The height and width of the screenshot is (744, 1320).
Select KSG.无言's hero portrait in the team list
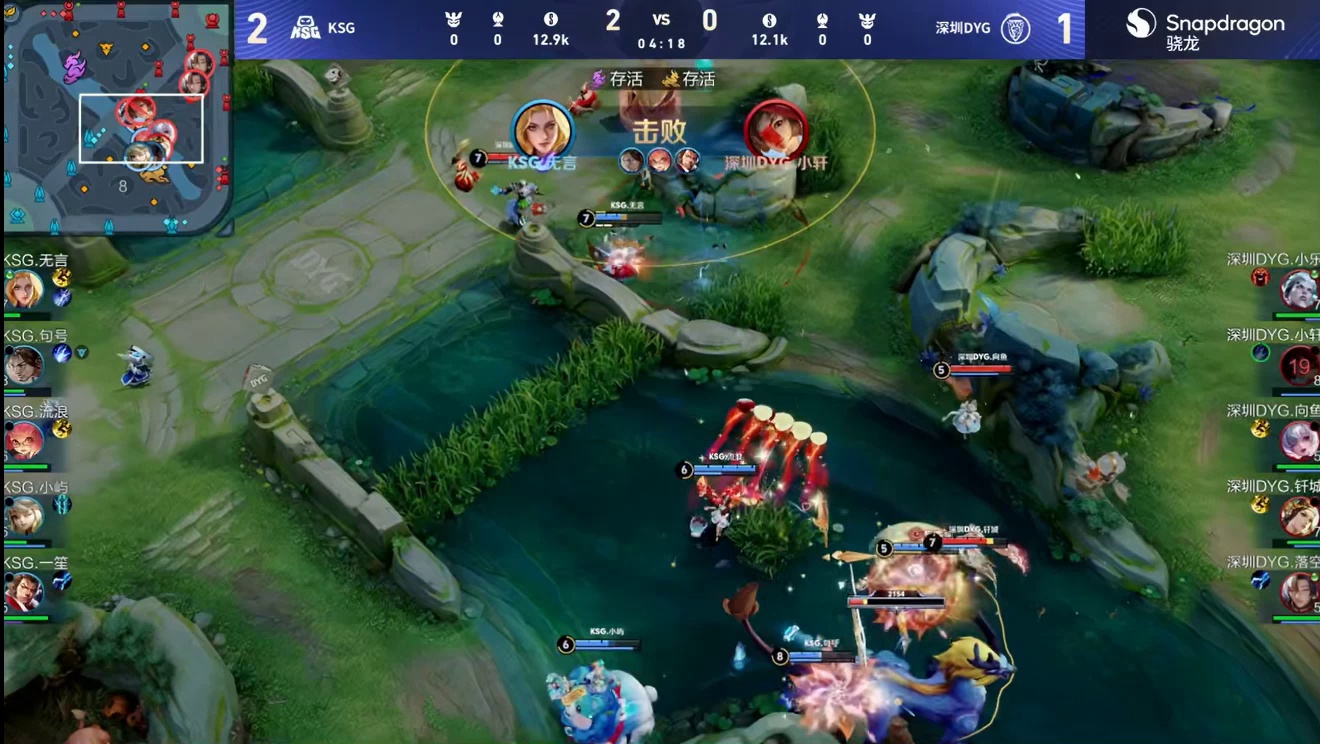(22, 290)
